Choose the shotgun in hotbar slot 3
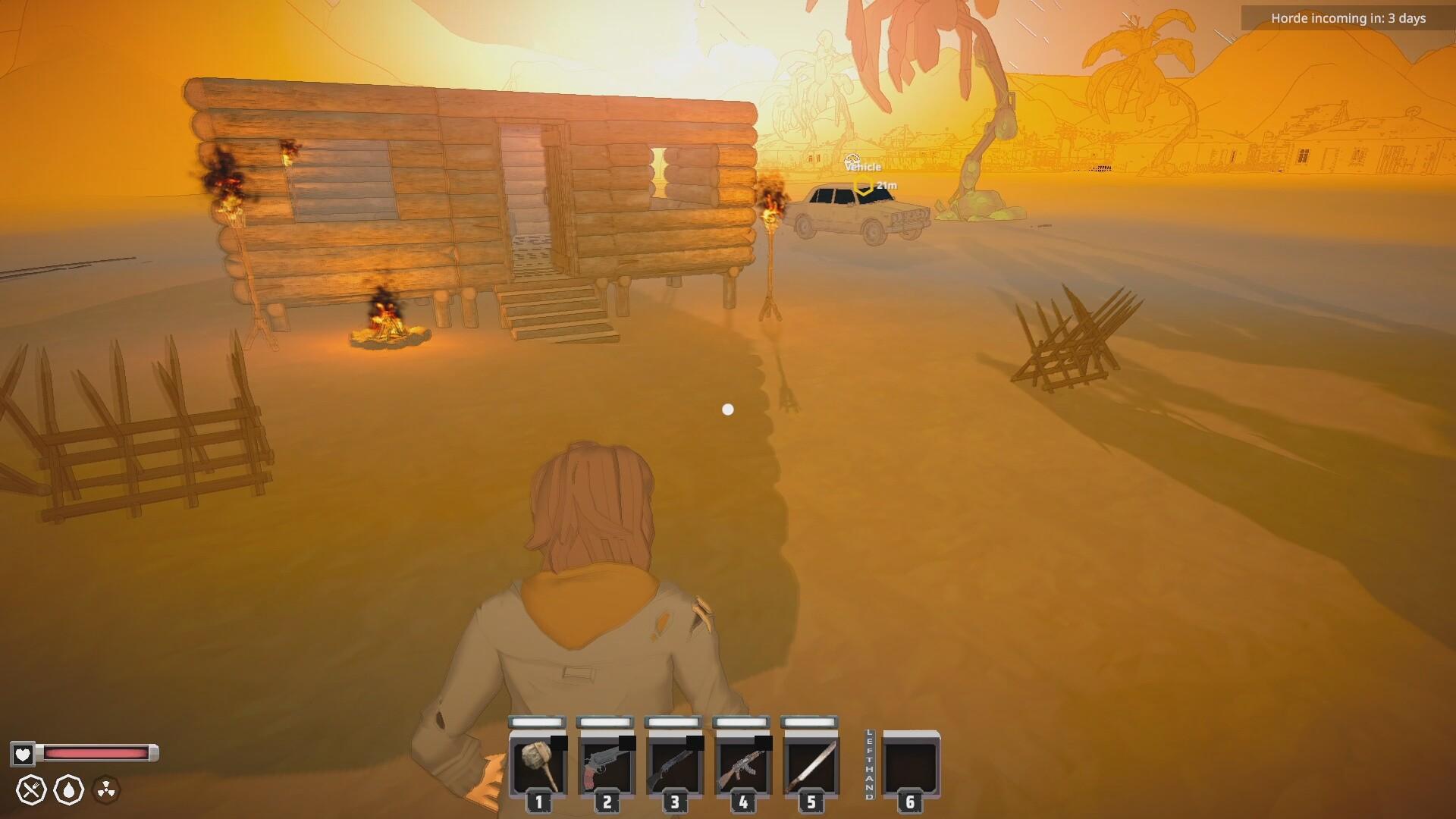1456x819 pixels. pyautogui.click(x=675, y=764)
